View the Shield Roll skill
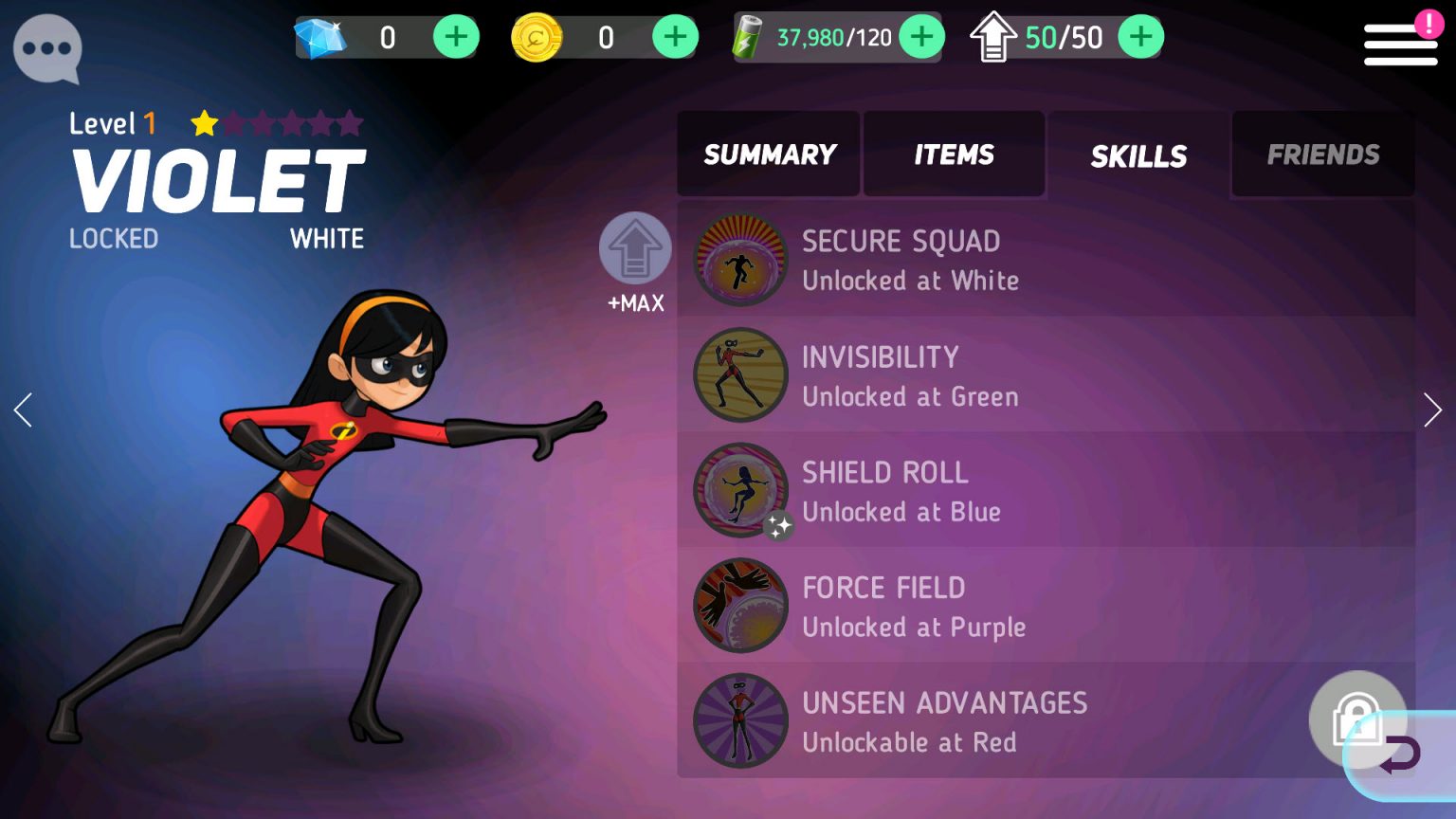The height and width of the screenshot is (819, 1456). tap(885, 490)
